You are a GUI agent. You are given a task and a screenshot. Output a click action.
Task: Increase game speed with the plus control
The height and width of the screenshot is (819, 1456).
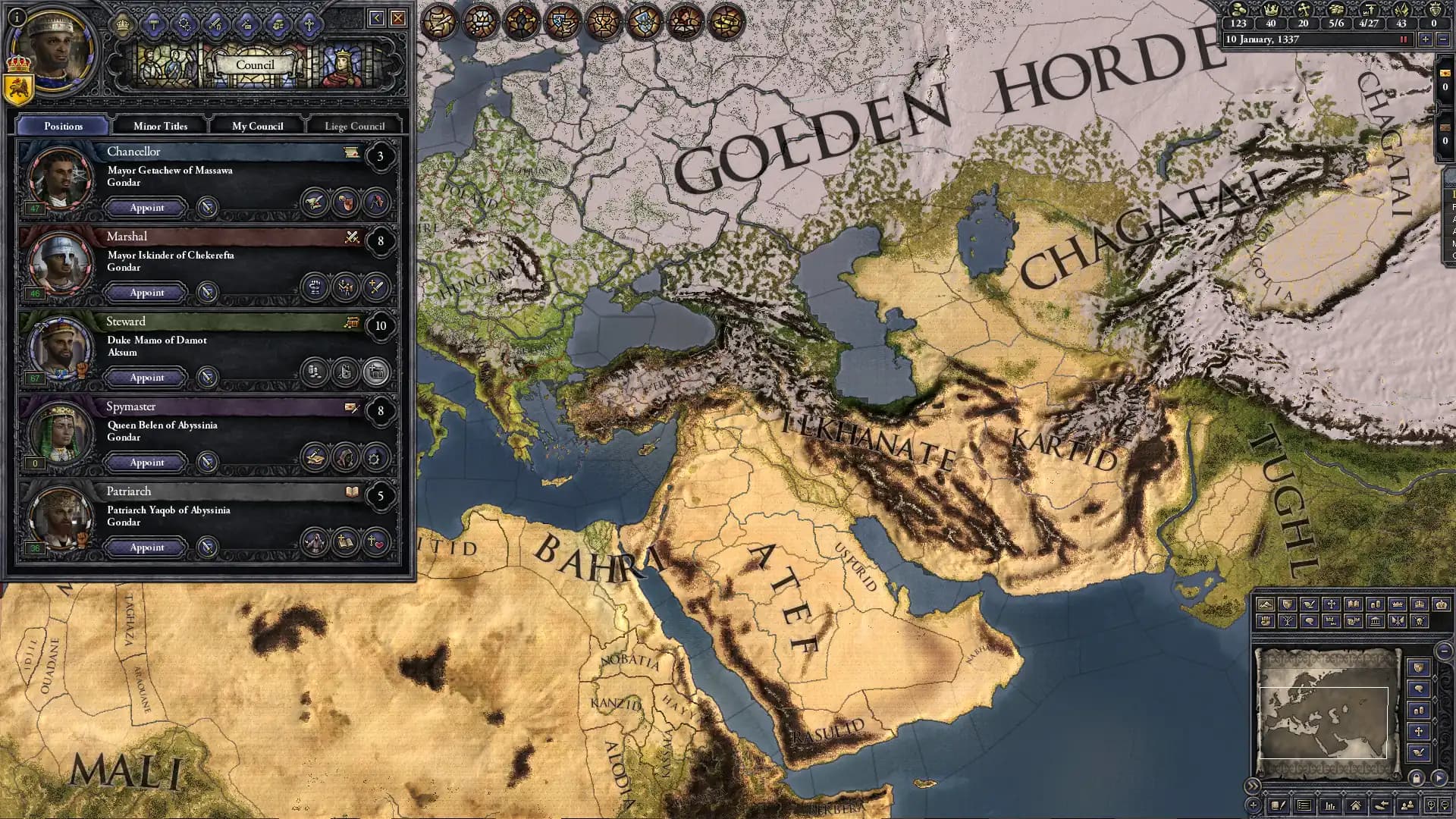coord(1426,39)
